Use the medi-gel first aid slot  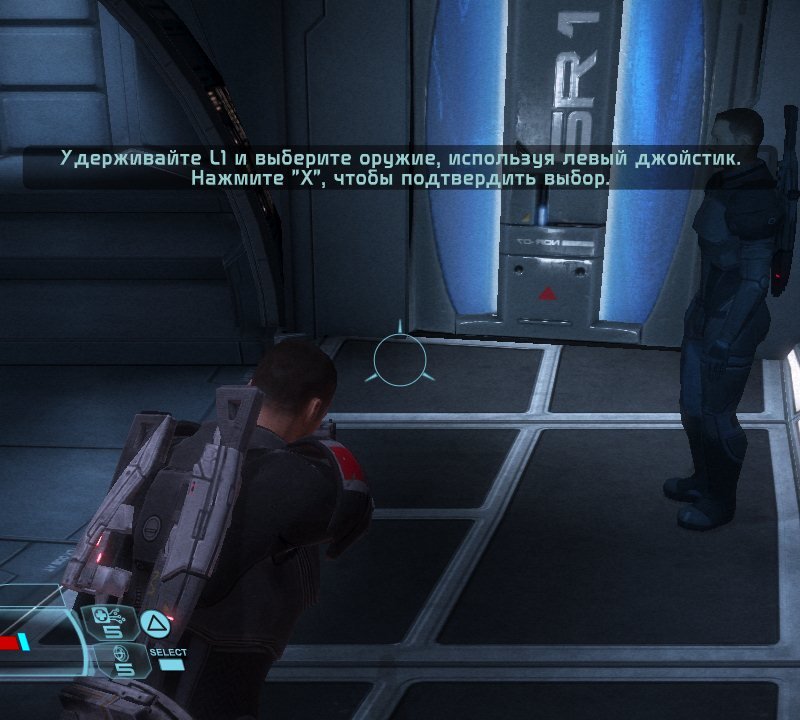click(x=108, y=622)
